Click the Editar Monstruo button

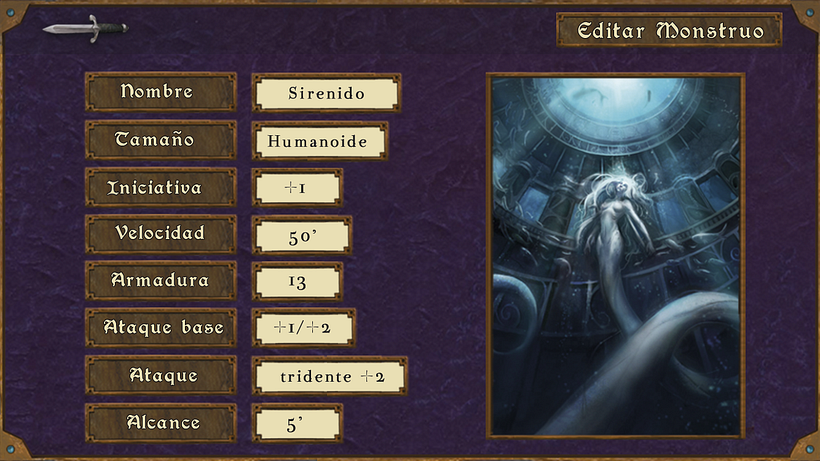coord(669,30)
